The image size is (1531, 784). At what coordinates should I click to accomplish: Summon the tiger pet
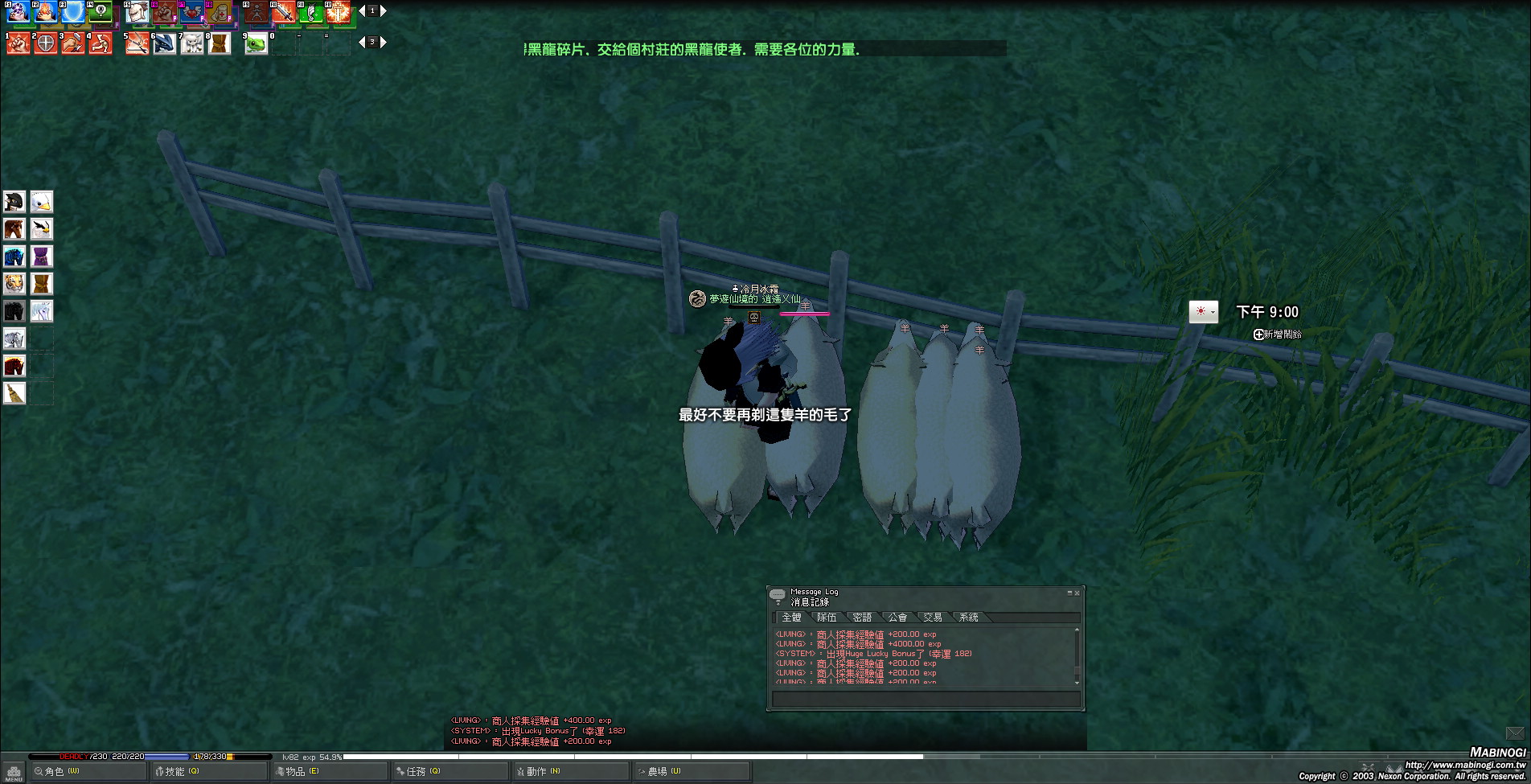(14, 284)
